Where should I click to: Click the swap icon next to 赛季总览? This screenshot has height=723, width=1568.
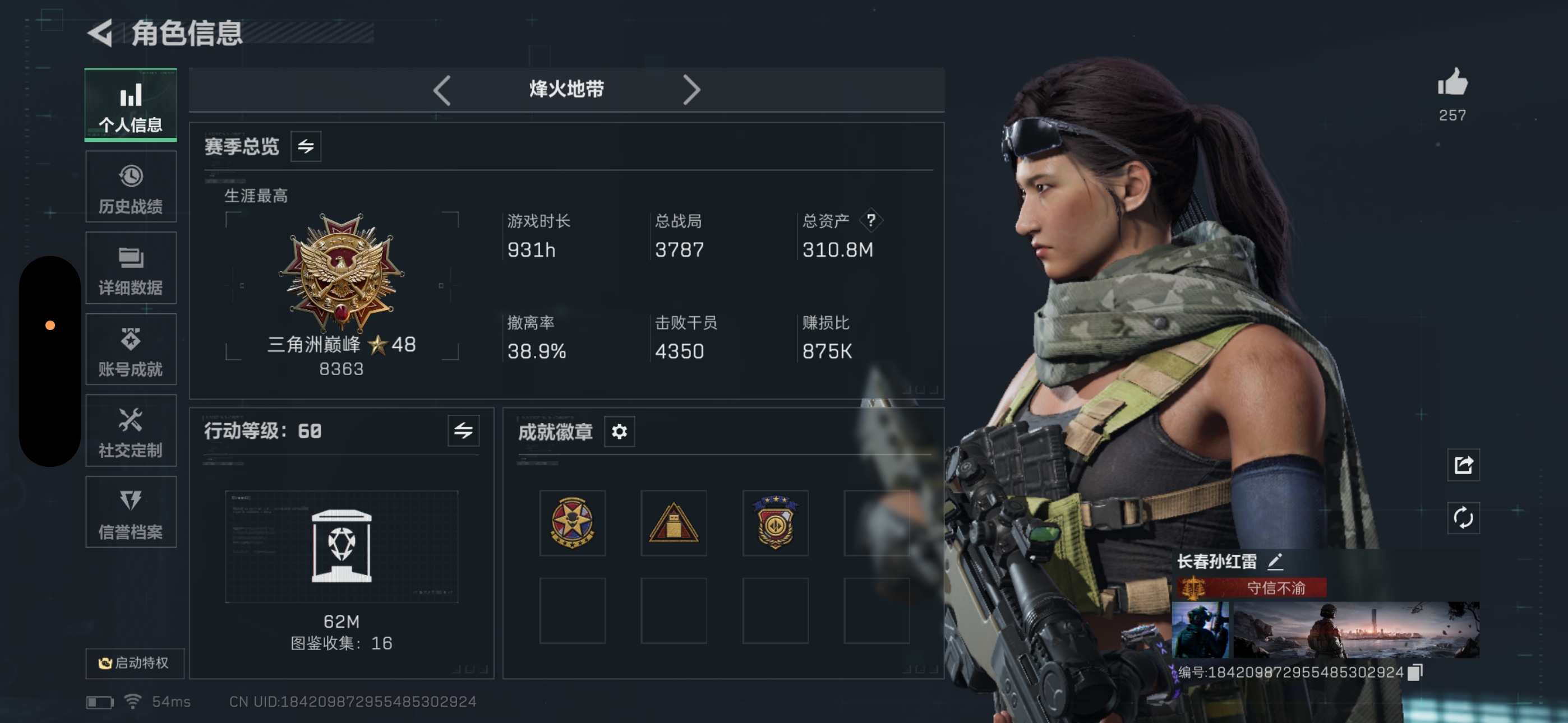tap(306, 146)
